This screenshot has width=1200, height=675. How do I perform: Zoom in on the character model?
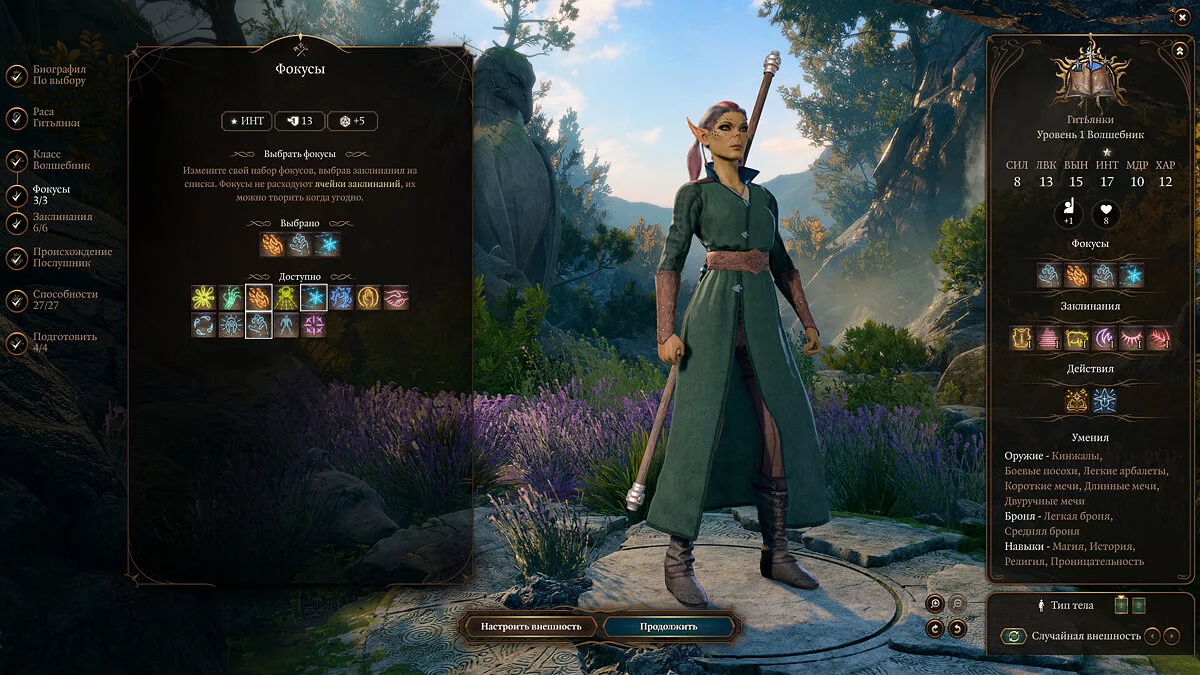point(934,603)
